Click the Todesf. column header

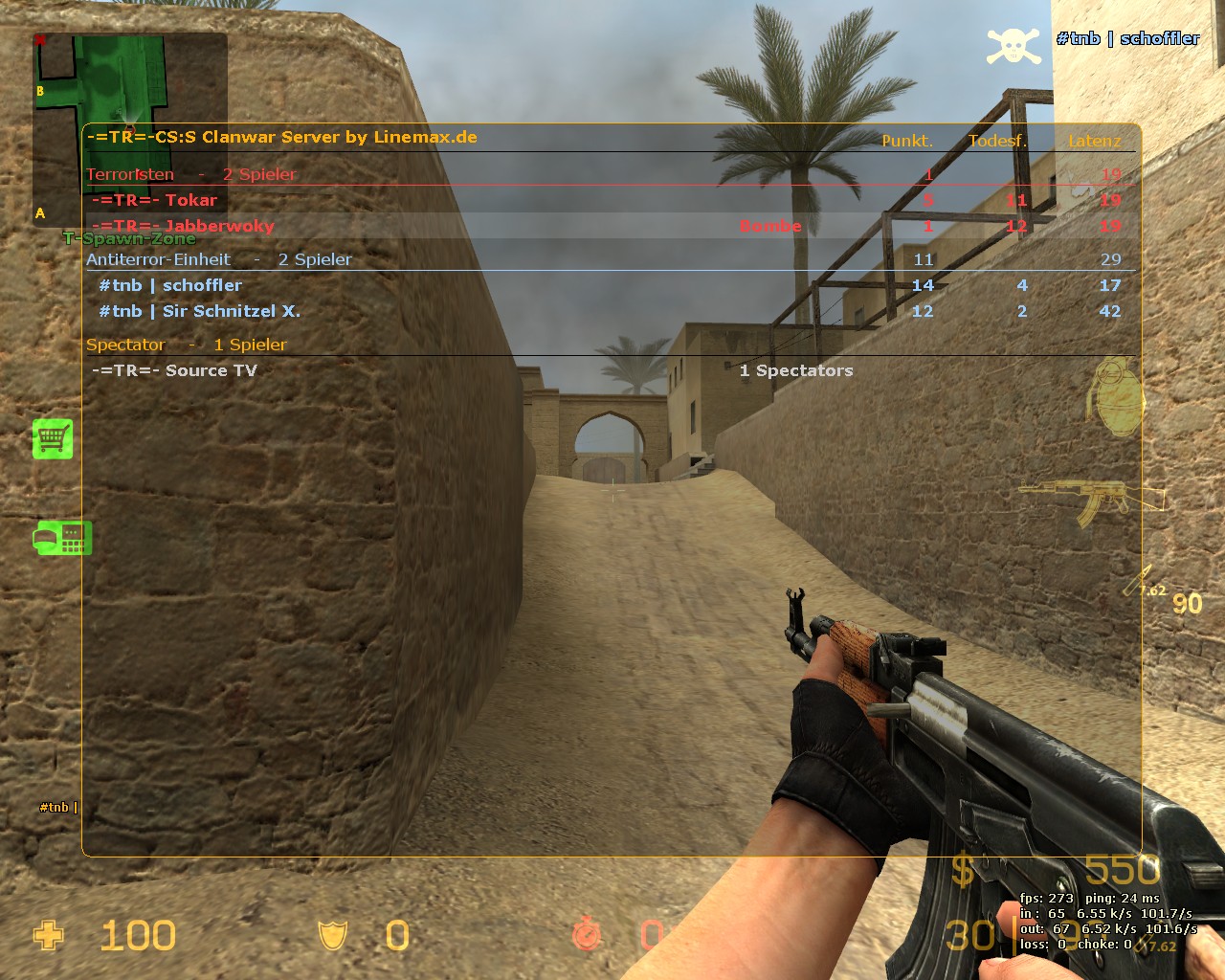[996, 141]
